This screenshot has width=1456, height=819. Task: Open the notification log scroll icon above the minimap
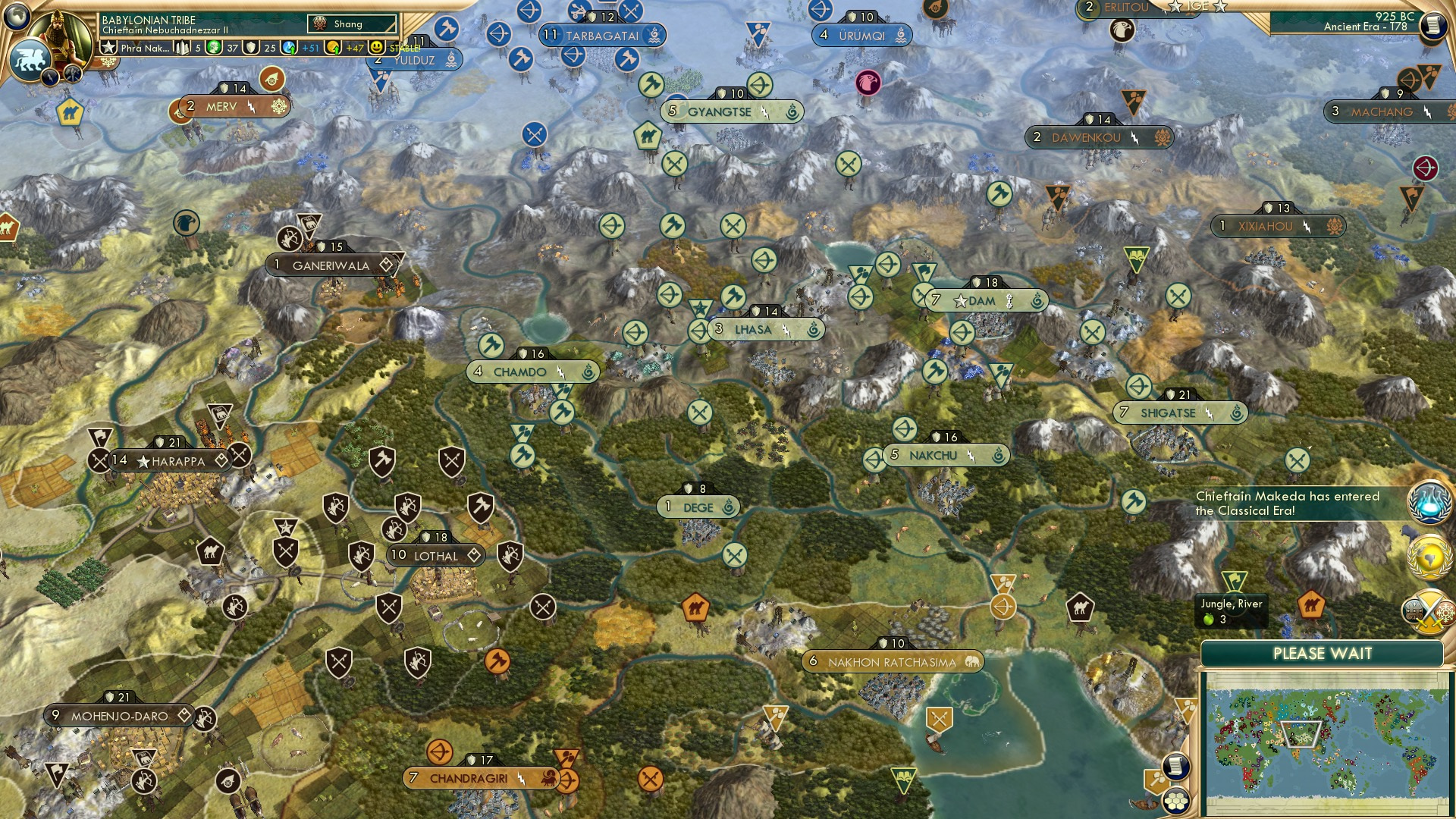coord(1175,764)
